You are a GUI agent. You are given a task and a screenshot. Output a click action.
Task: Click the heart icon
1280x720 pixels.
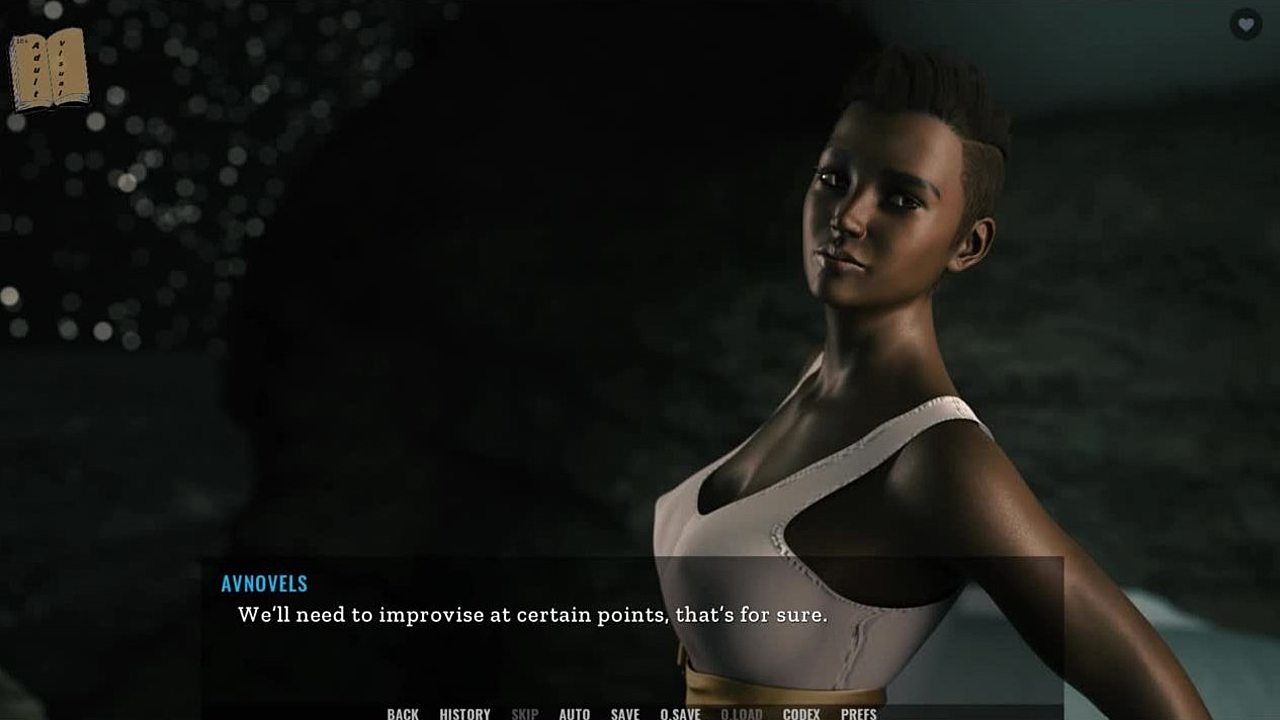[1245, 24]
